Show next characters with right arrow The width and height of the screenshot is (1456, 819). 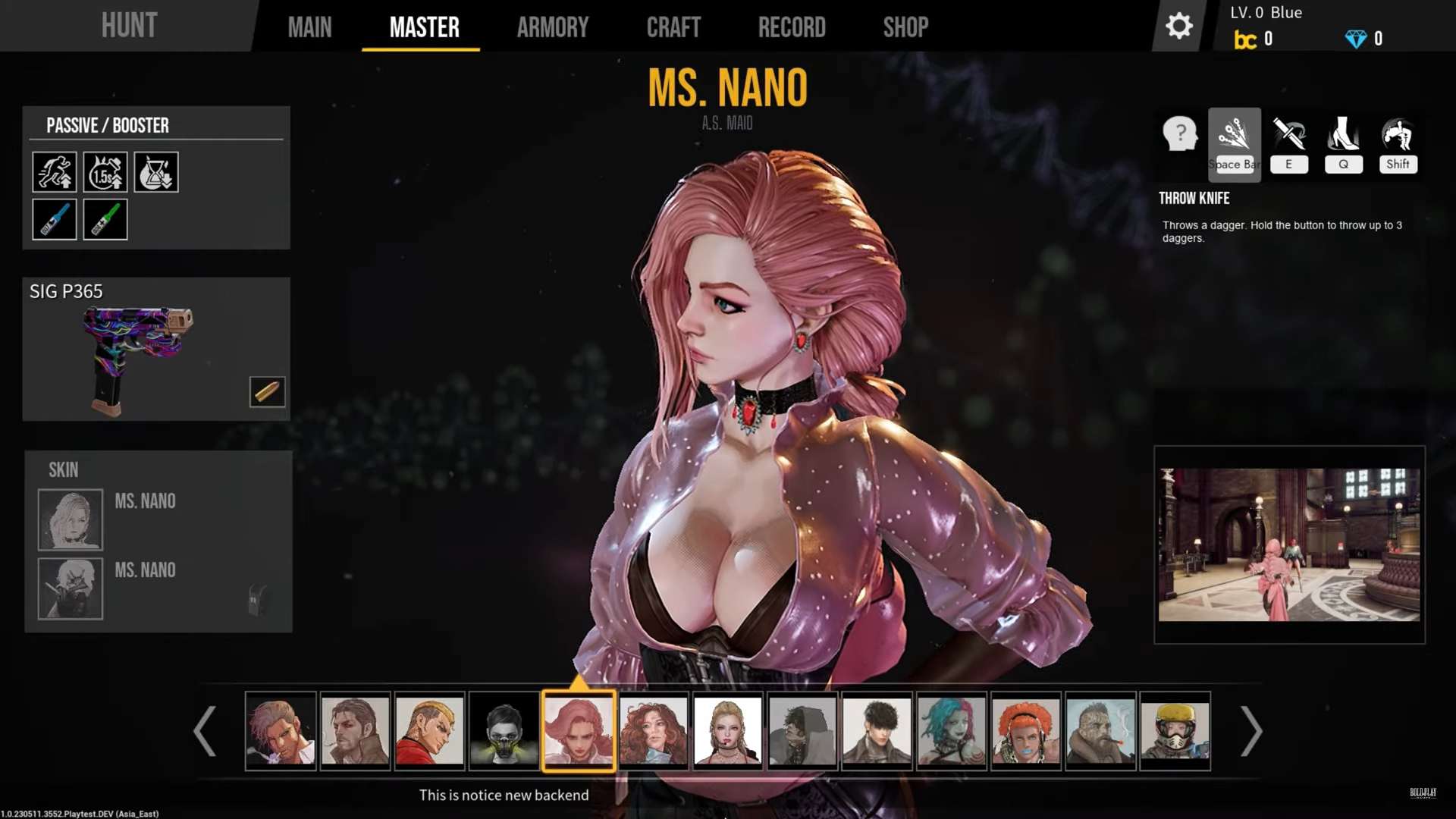(1250, 731)
